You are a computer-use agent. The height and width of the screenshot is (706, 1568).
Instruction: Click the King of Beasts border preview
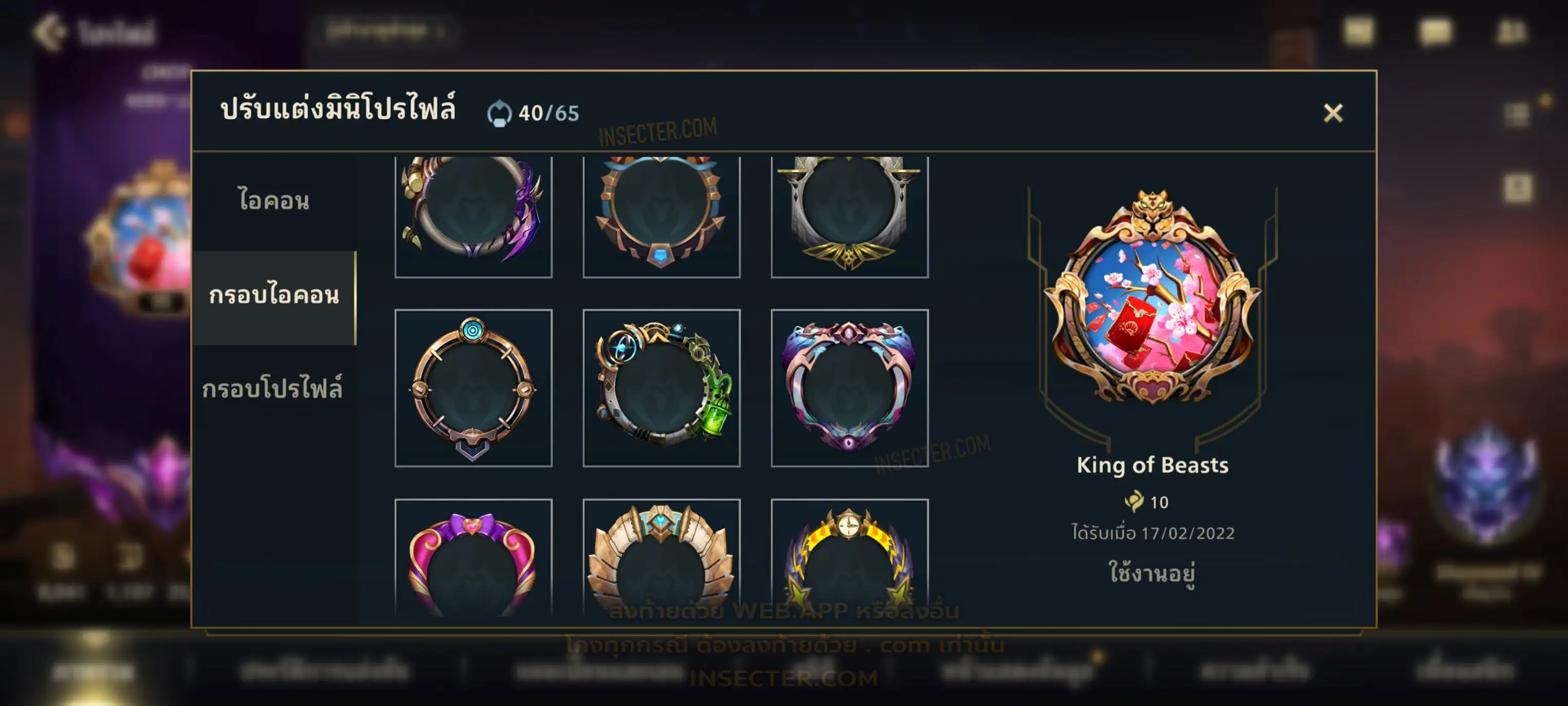(1152, 298)
